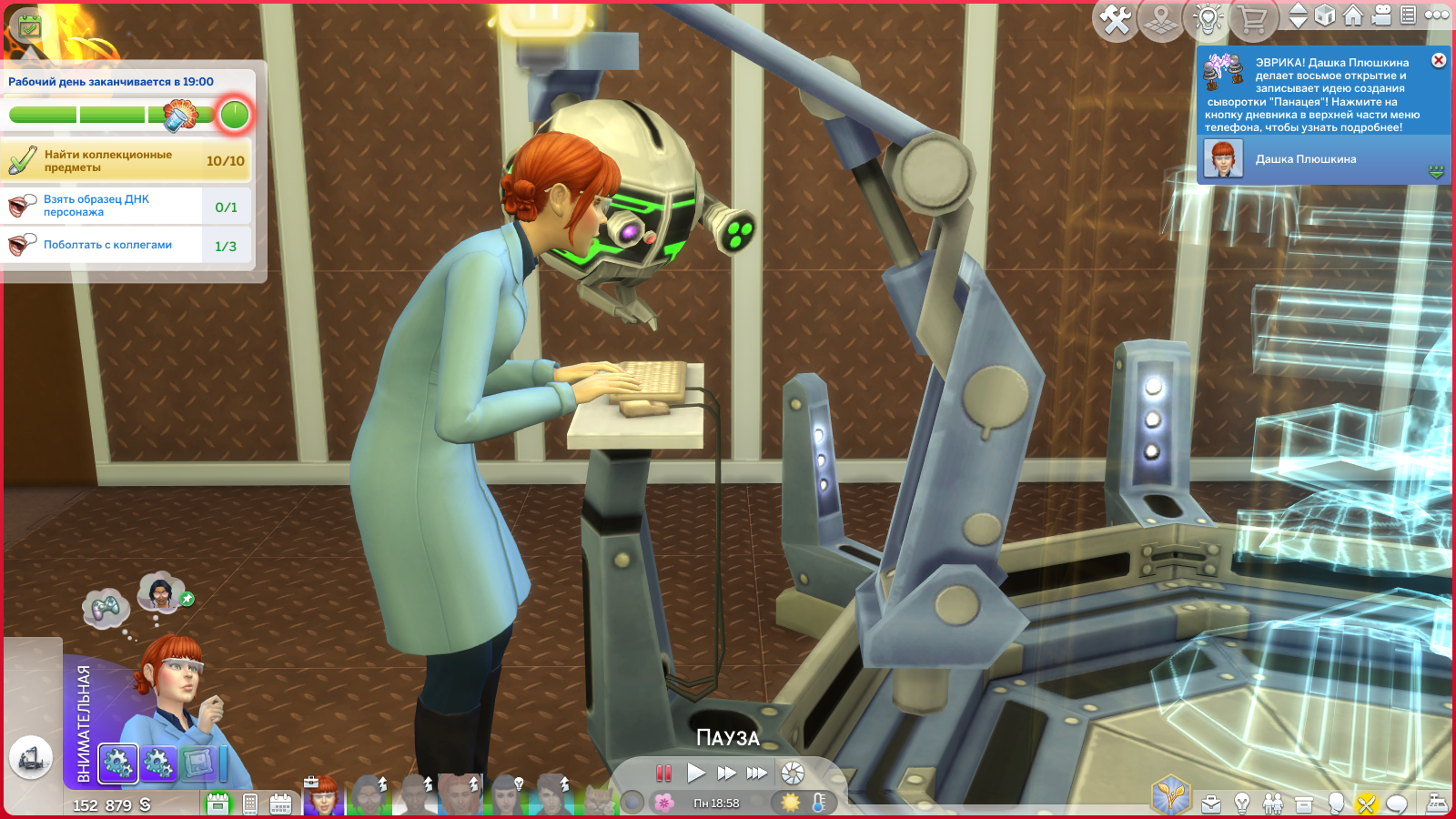Click the red pause button
1456x819 pixels.
pyautogui.click(x=664, y=773)
